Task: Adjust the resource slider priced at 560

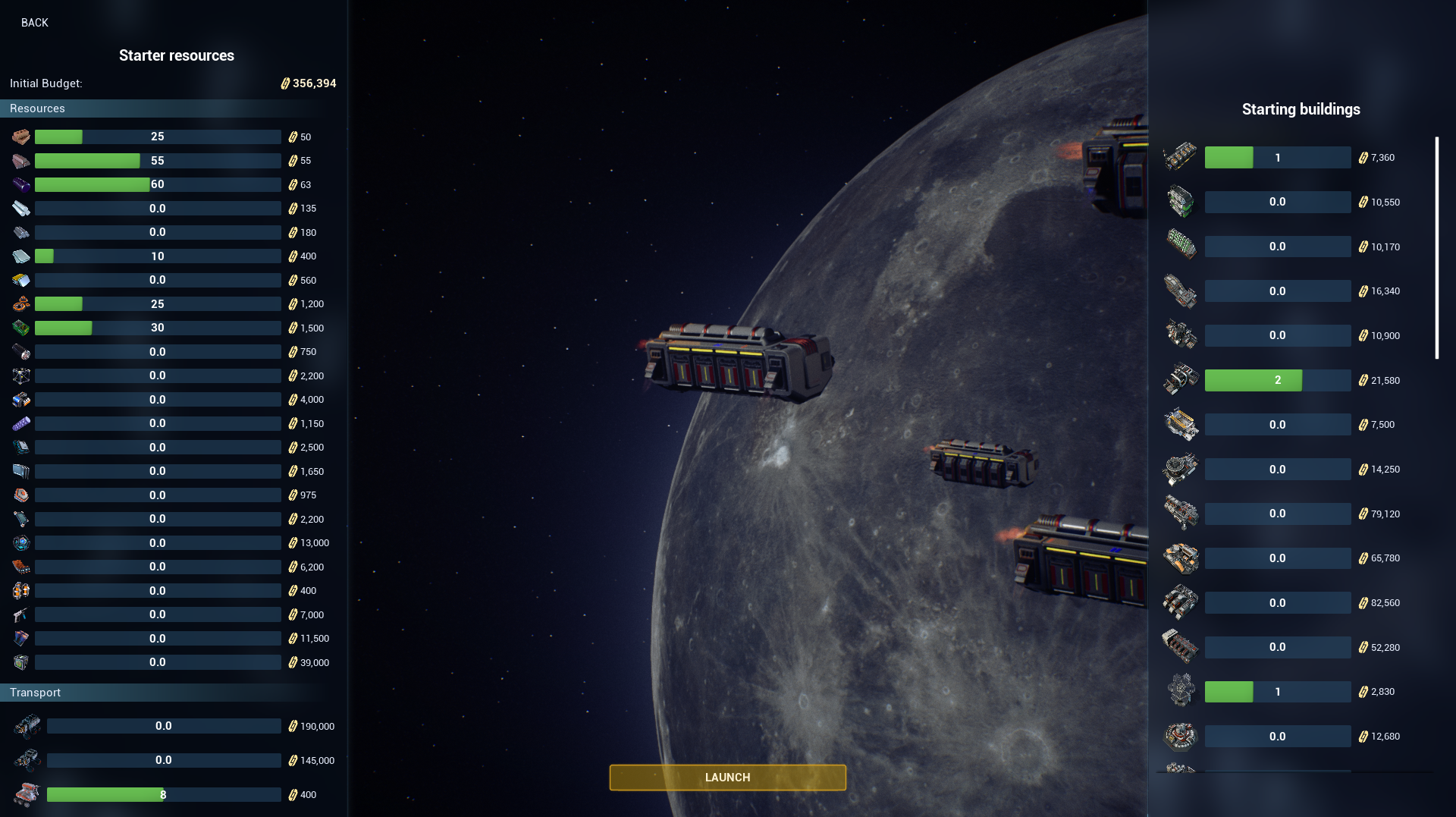Action: [158, 280]
